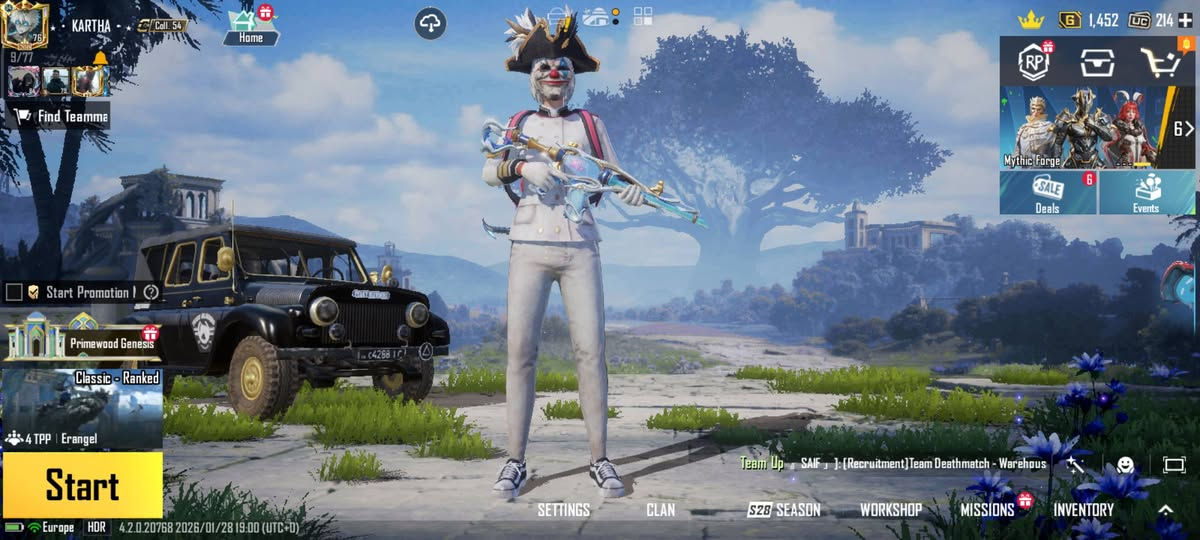Screen dimensions: 1200x540
Task: Open the Inventory
Action: pos(1083,510)
